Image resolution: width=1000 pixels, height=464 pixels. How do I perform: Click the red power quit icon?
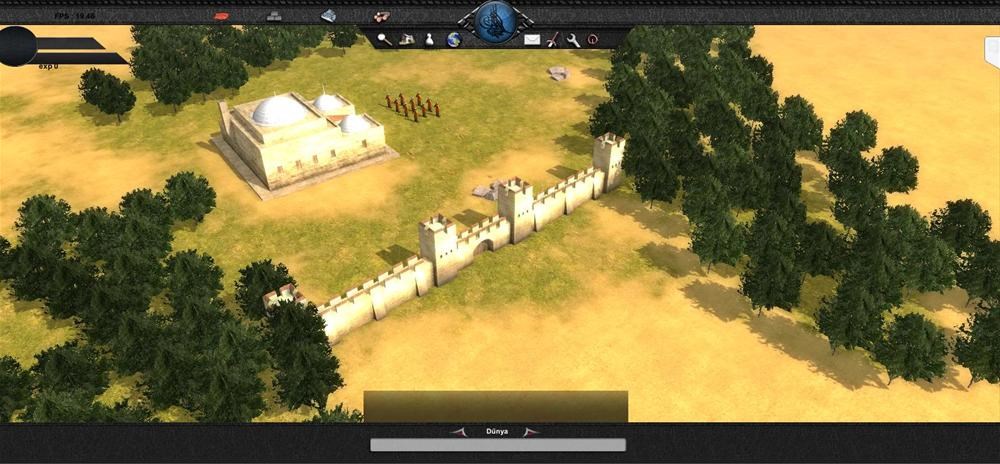[x=593, y=39]
